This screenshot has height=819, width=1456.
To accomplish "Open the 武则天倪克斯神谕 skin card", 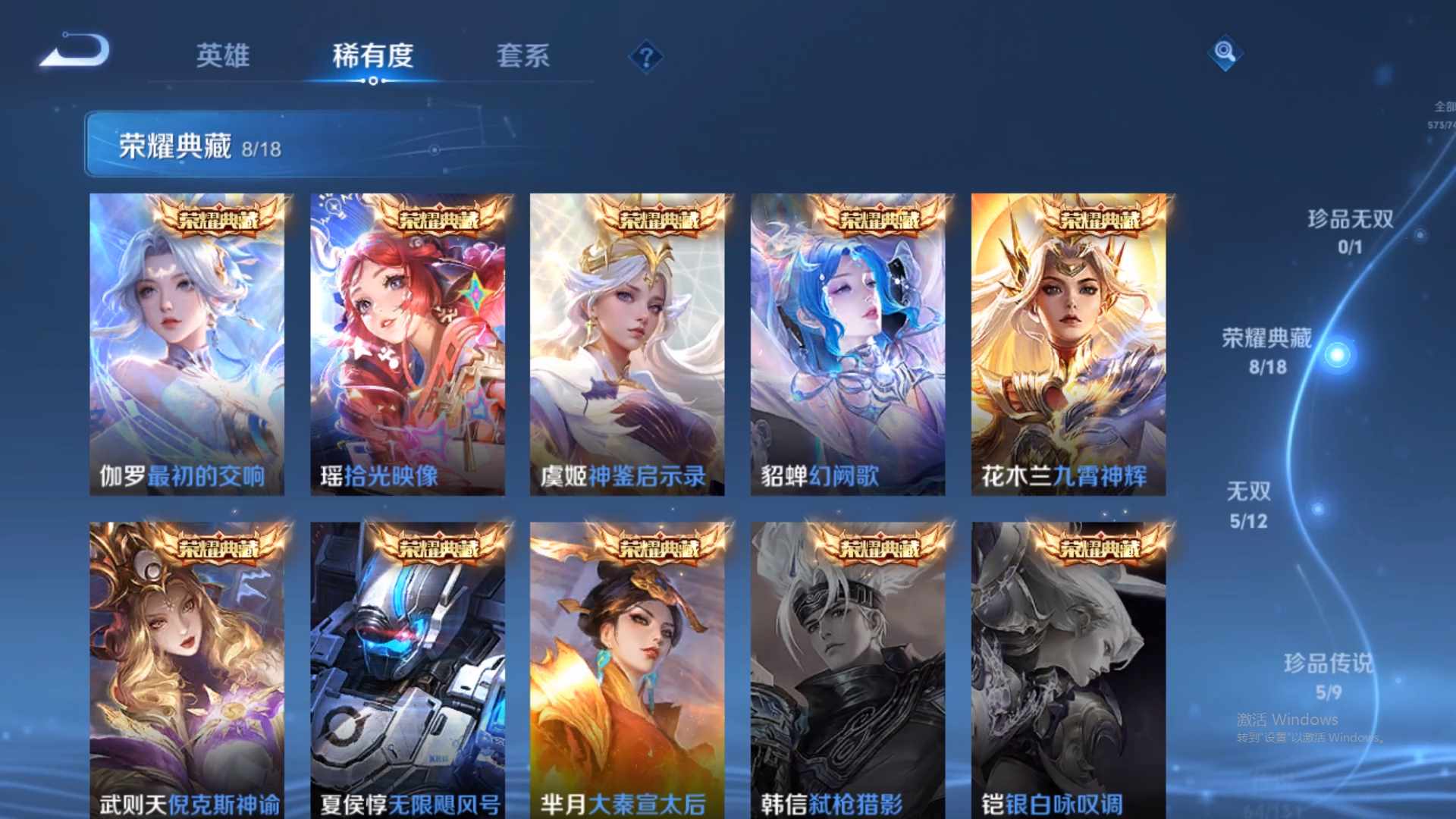I will tap(187, 667).
